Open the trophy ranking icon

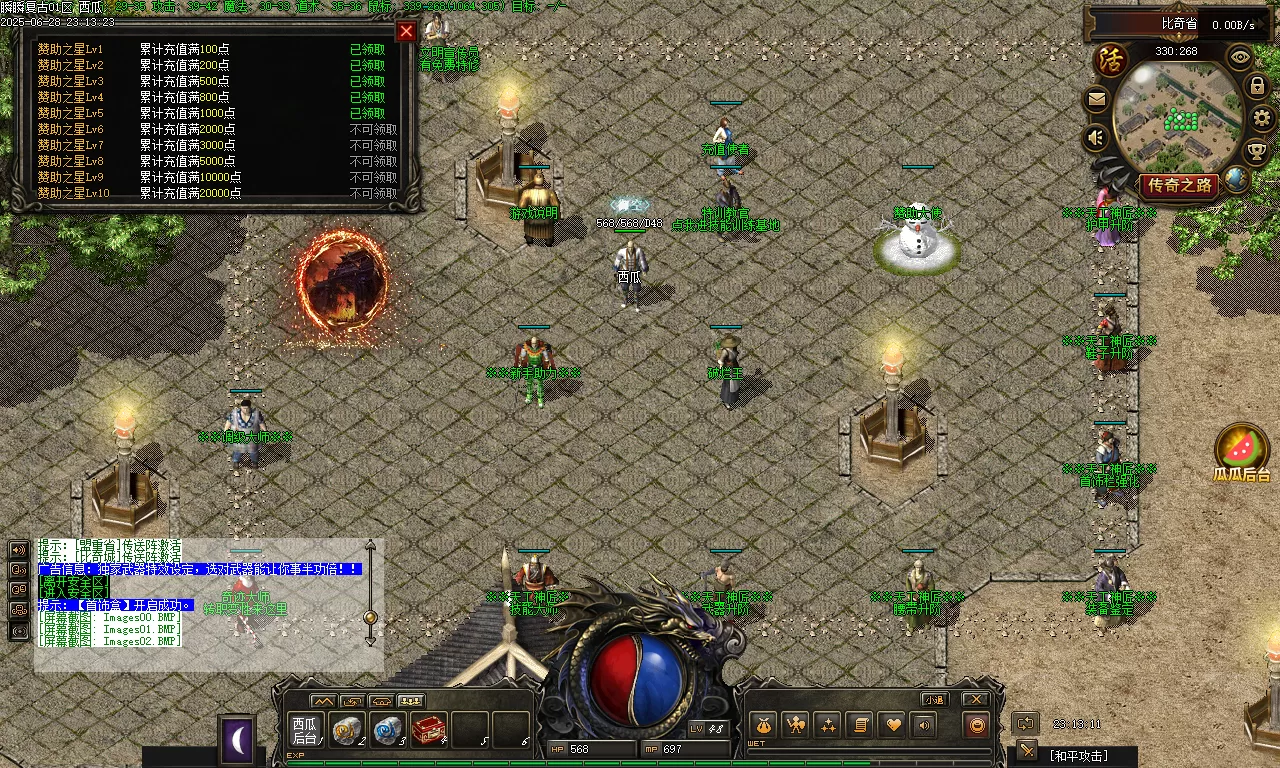pyautogui.click(x=1256, y=151)
